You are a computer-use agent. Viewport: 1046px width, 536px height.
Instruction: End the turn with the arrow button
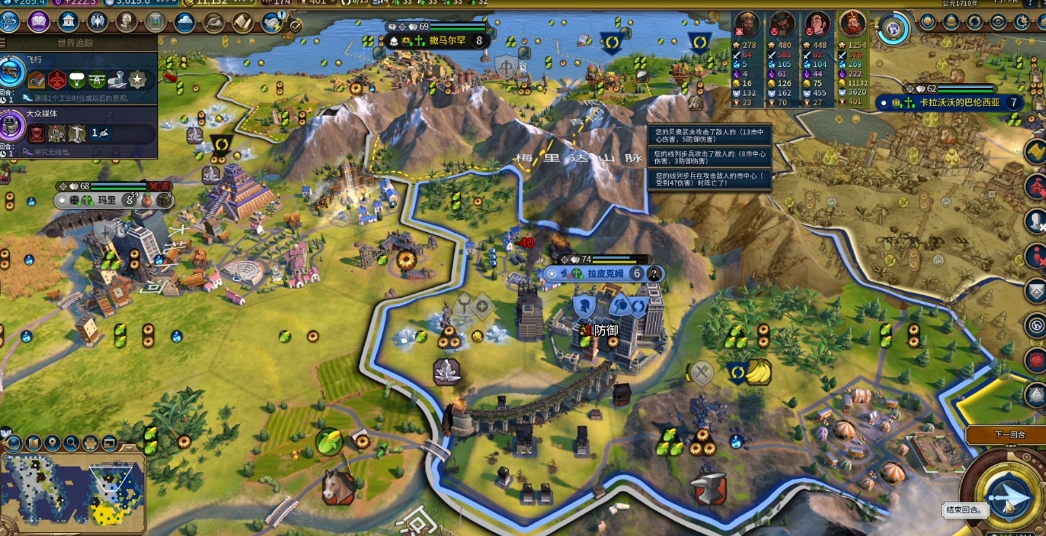[x=1006, y=495]
